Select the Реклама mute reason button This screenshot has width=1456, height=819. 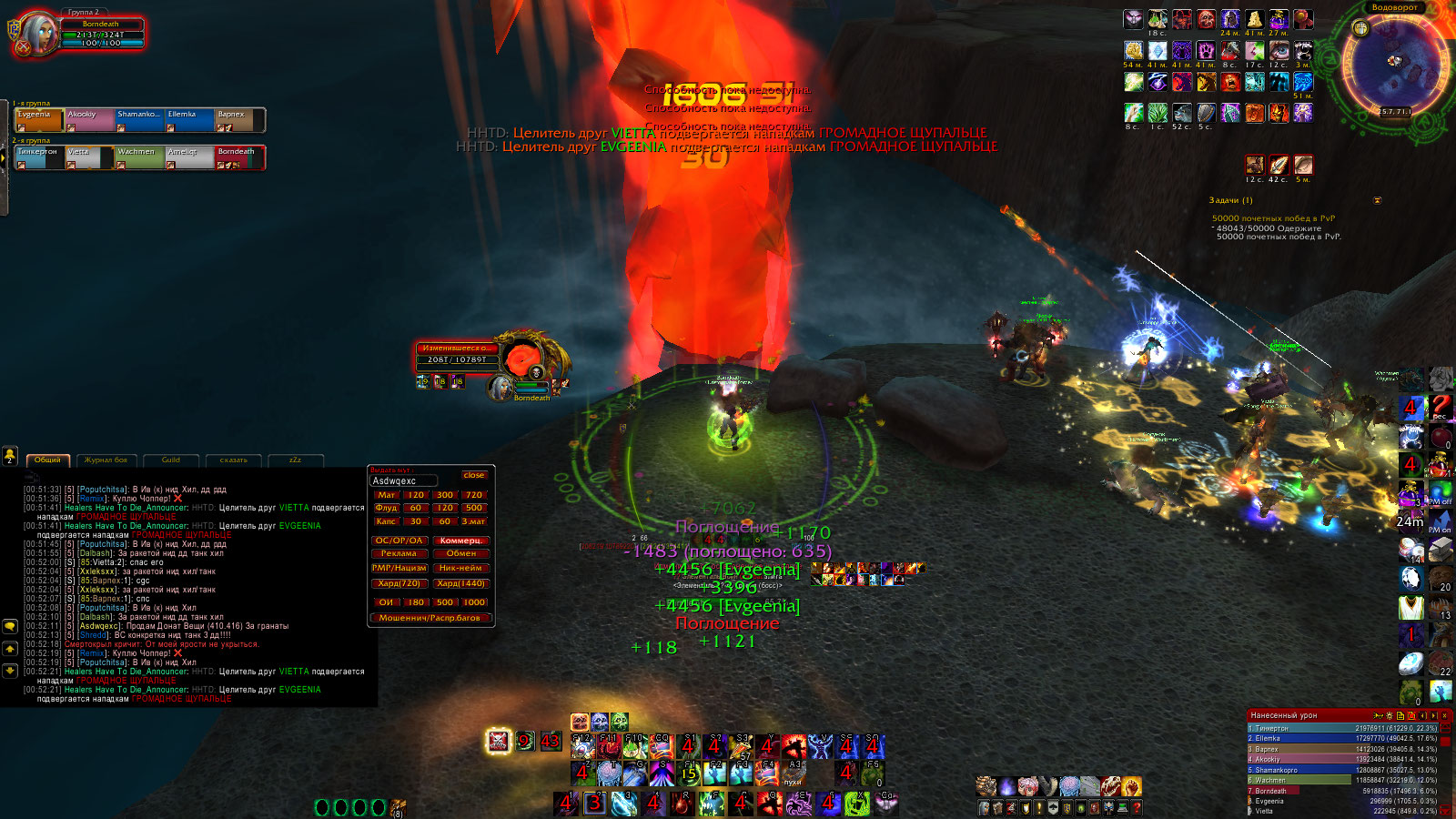tap(399, 553)
